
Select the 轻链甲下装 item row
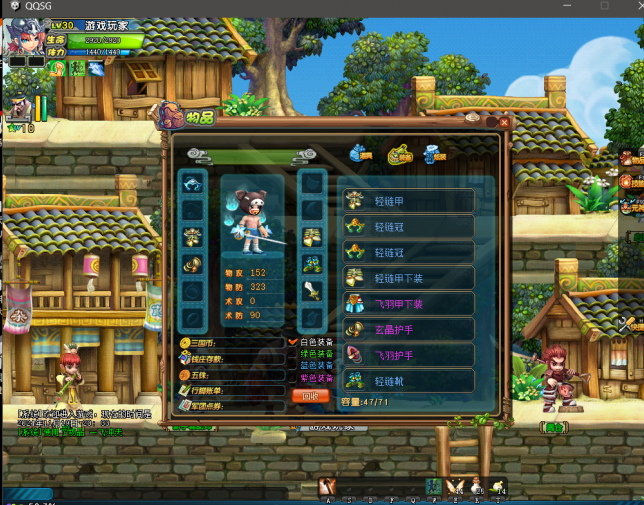pos(407,278)
